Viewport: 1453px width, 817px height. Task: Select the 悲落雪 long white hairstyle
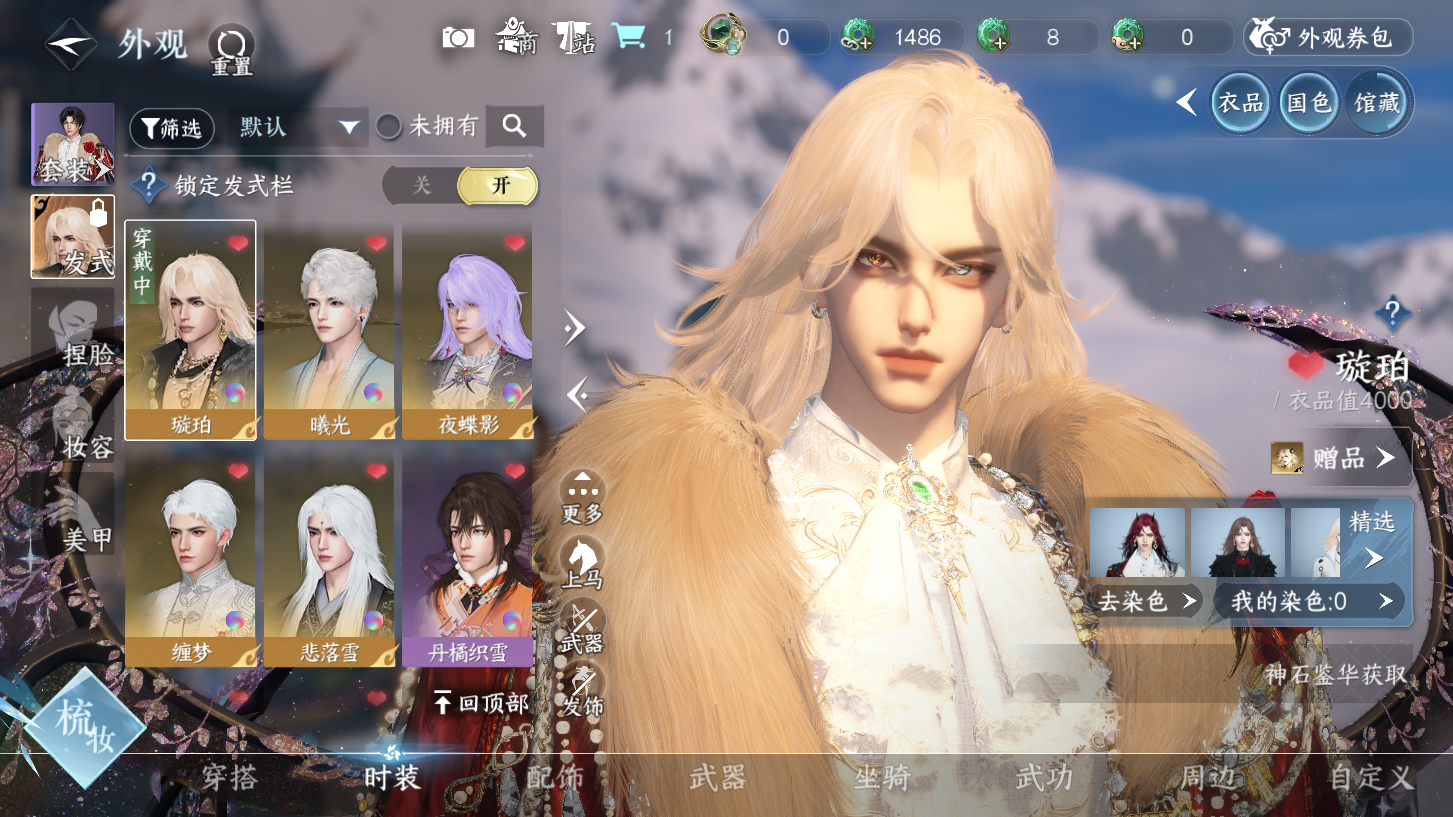click(329, 557)
